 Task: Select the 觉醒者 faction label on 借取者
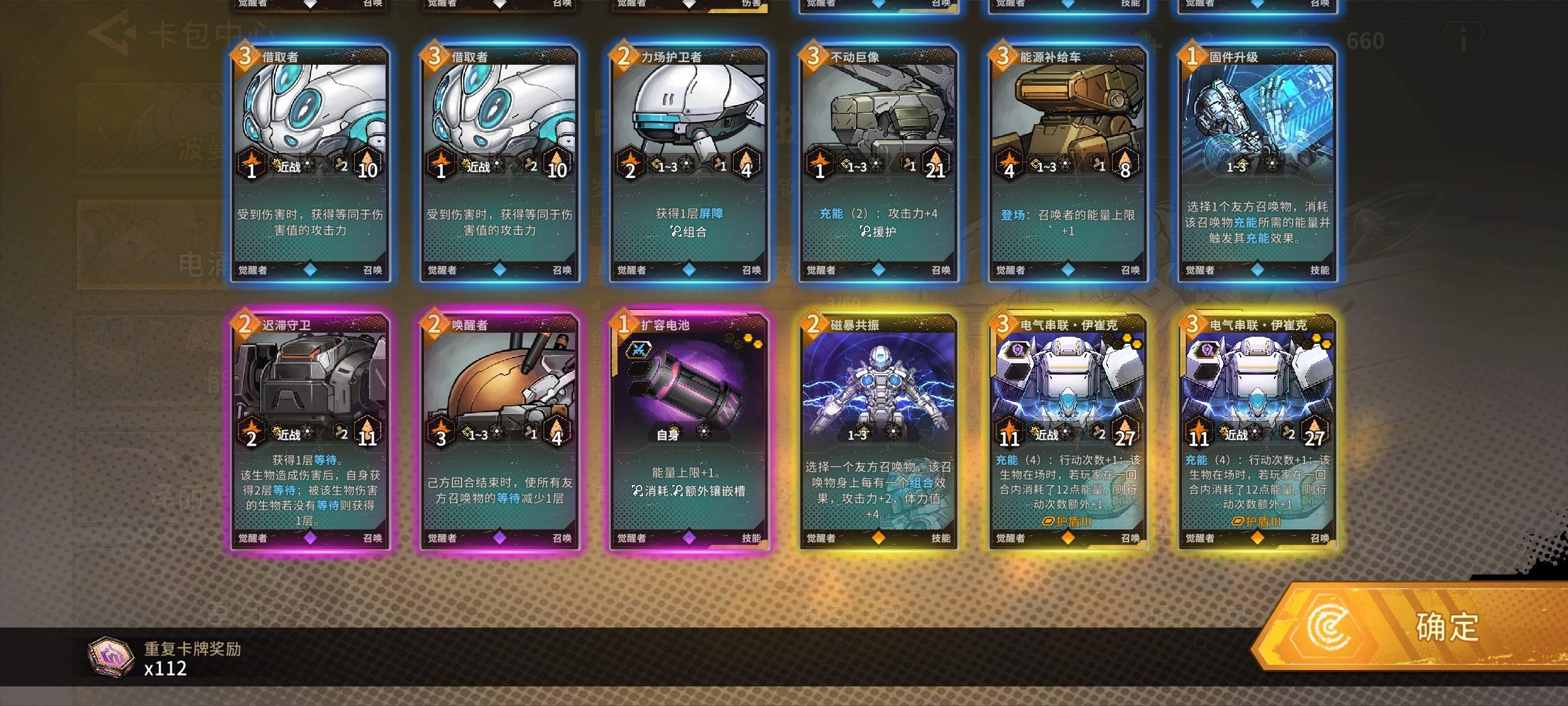tap(251, 269)
